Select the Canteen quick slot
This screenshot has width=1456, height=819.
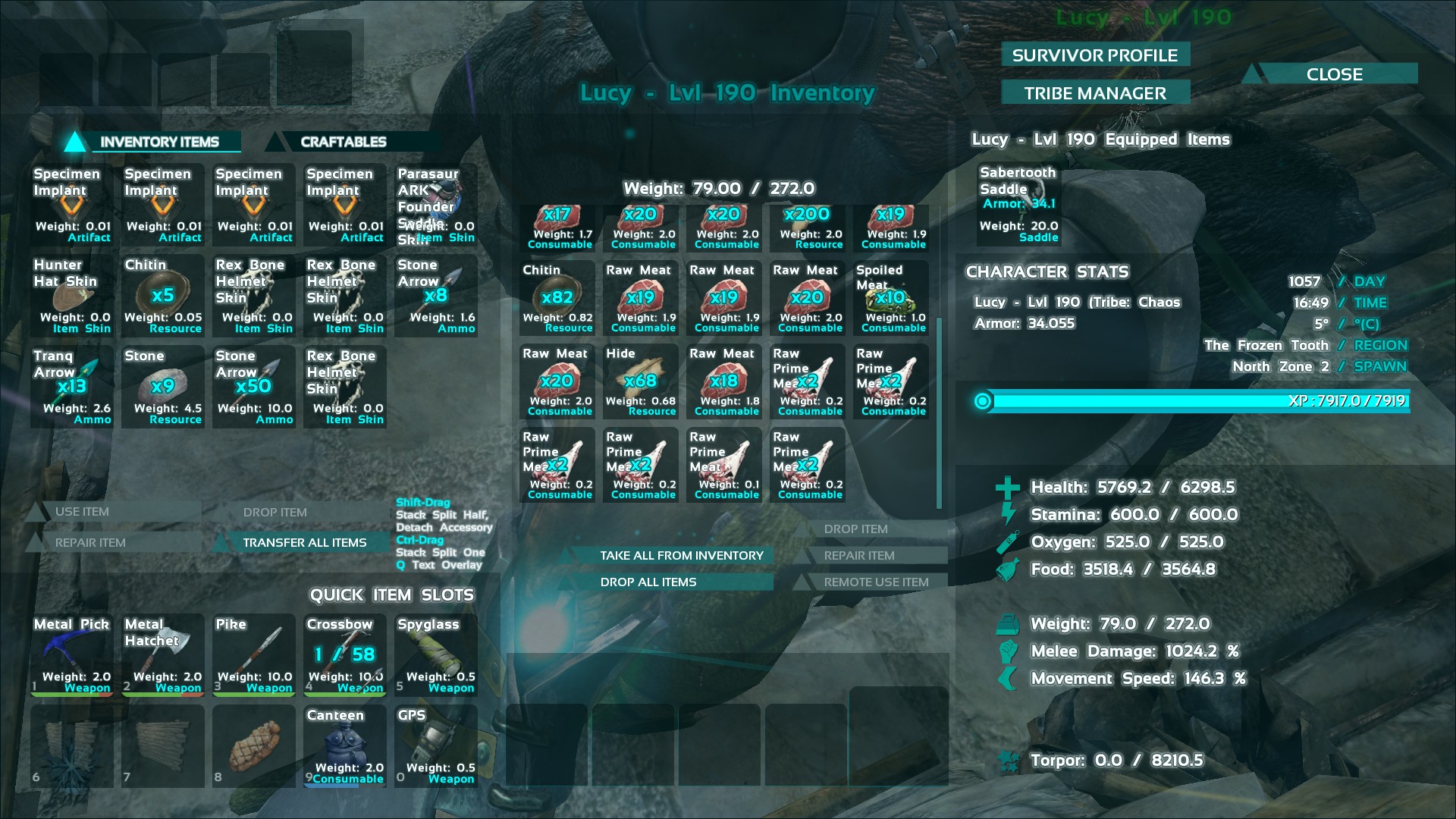345,745
